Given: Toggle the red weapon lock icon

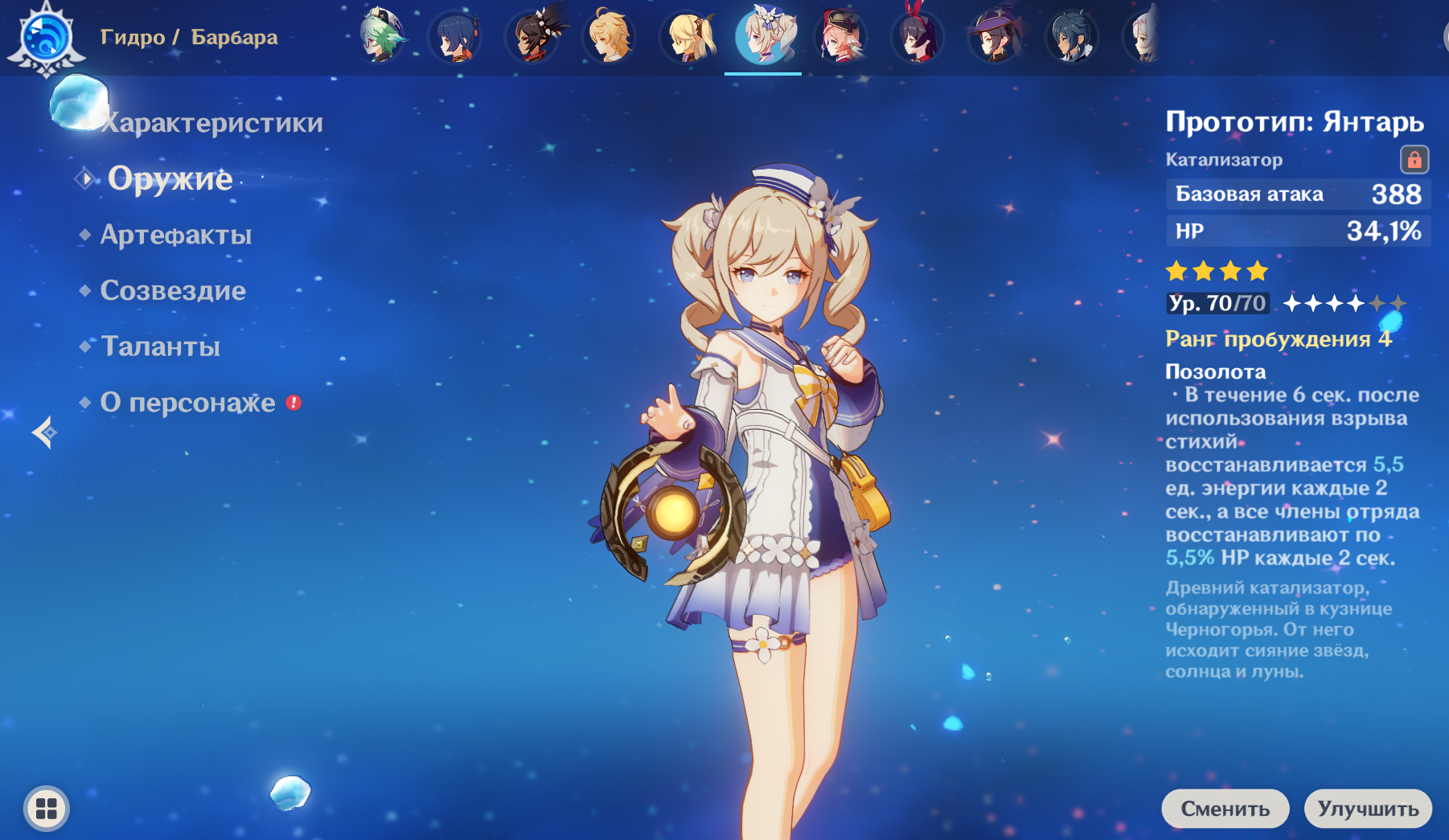Looking at the screenshot, I should pyautogui.click(x=1414, y=160).
